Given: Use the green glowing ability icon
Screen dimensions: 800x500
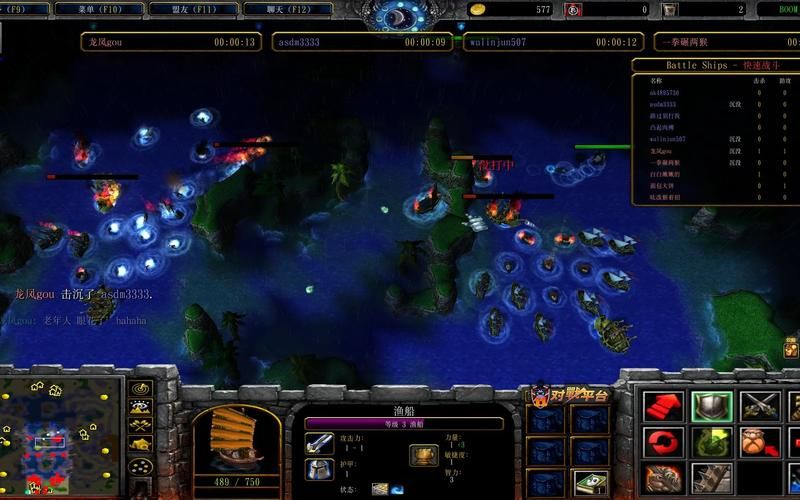Looking at the screenshot, I should click(x=711, y=442).
